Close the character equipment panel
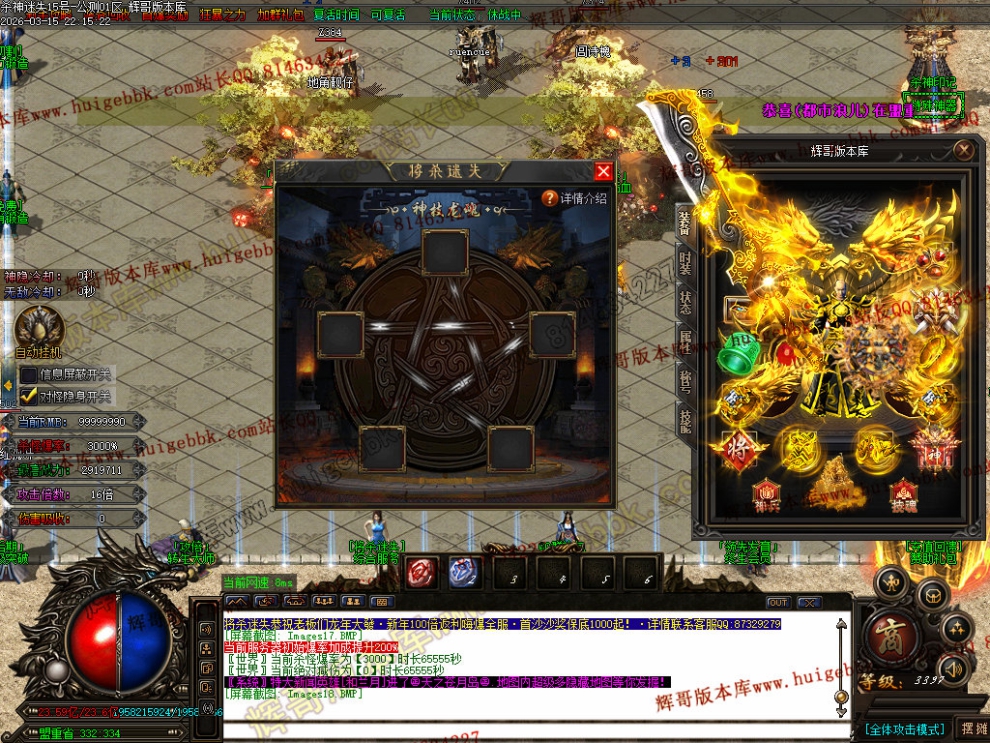 [963, 150]
